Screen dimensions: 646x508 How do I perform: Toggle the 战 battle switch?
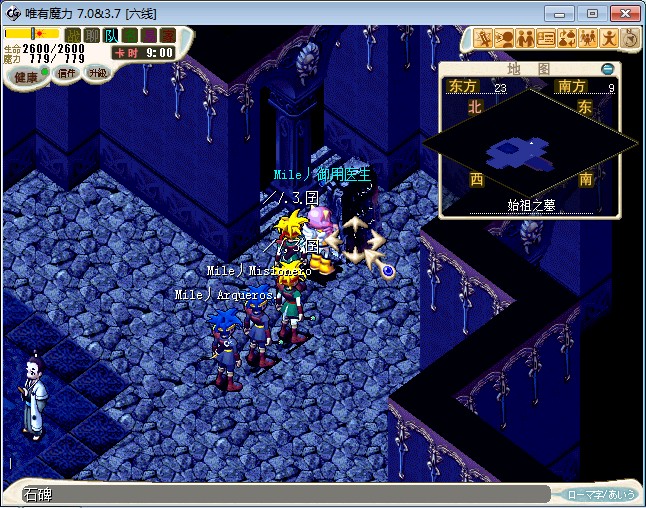pyautogui.click(x=73, y=35)
